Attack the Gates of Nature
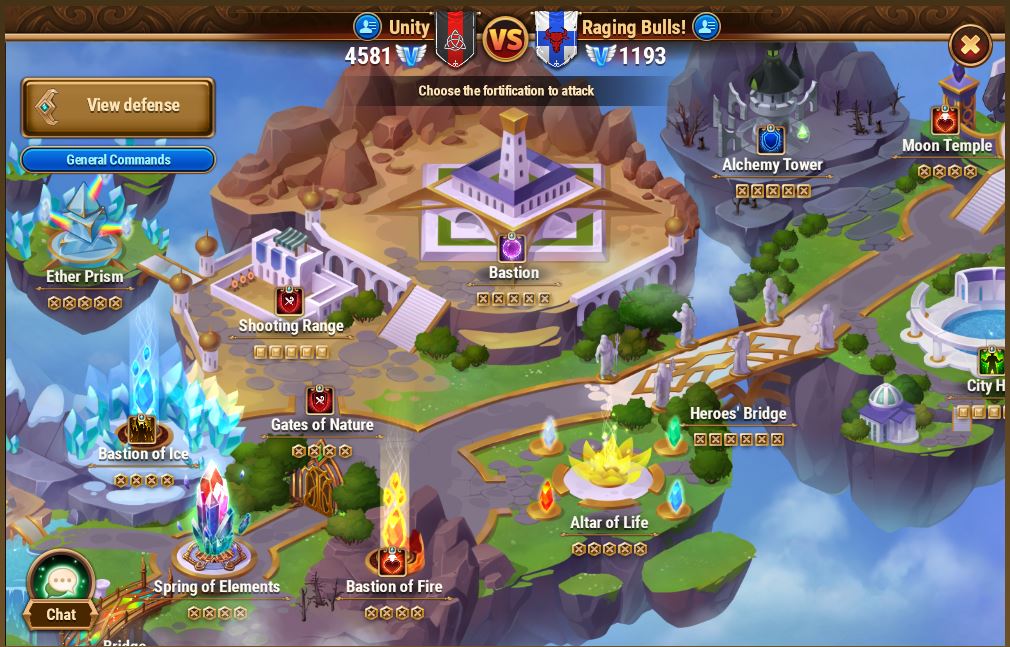The width and height of the screenshot is (1010, 647). tap(320, 401)
